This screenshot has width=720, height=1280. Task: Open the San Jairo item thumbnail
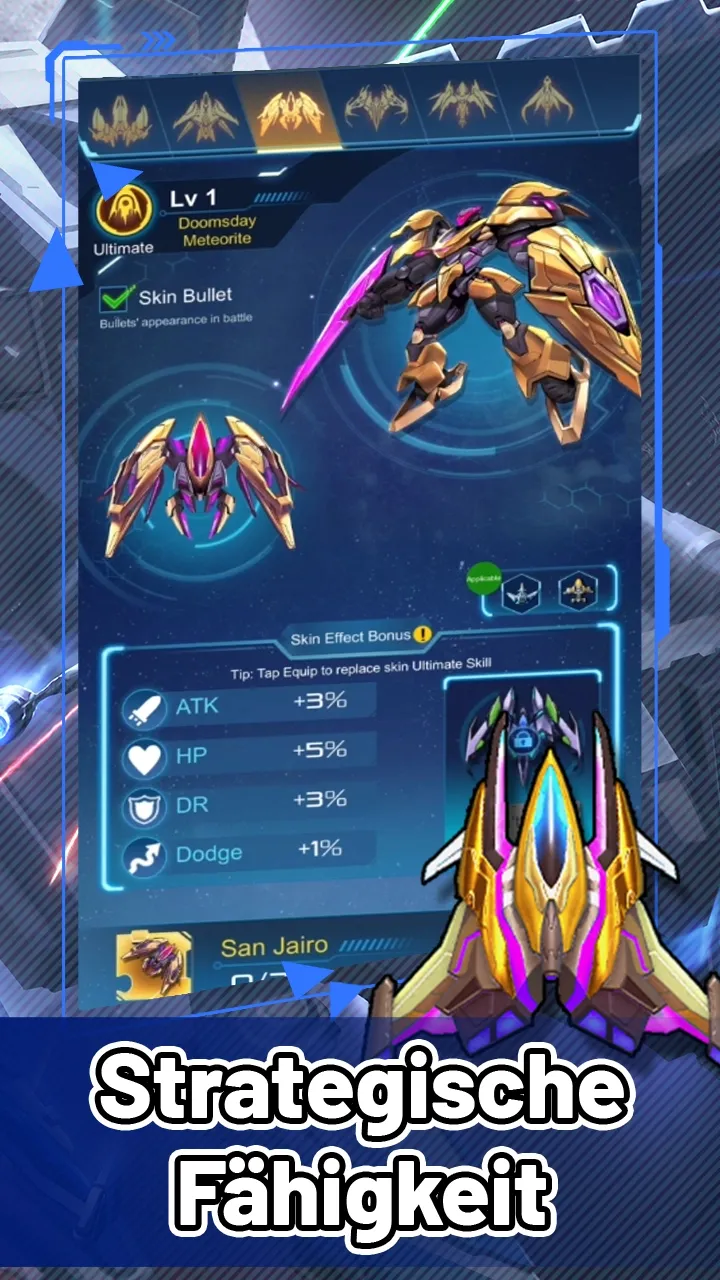(154, 964)
